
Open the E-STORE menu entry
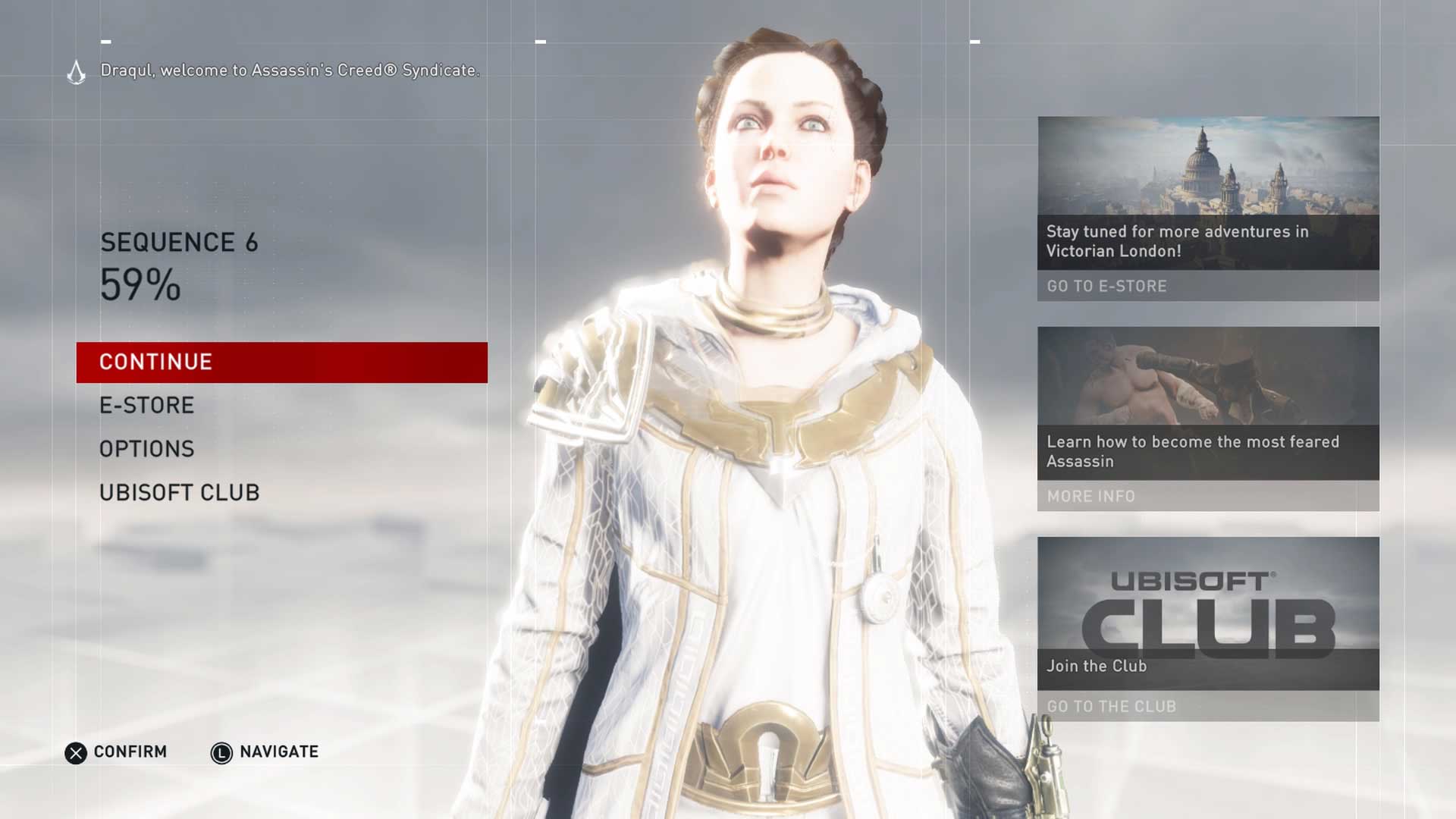click(x=147, y=406)
